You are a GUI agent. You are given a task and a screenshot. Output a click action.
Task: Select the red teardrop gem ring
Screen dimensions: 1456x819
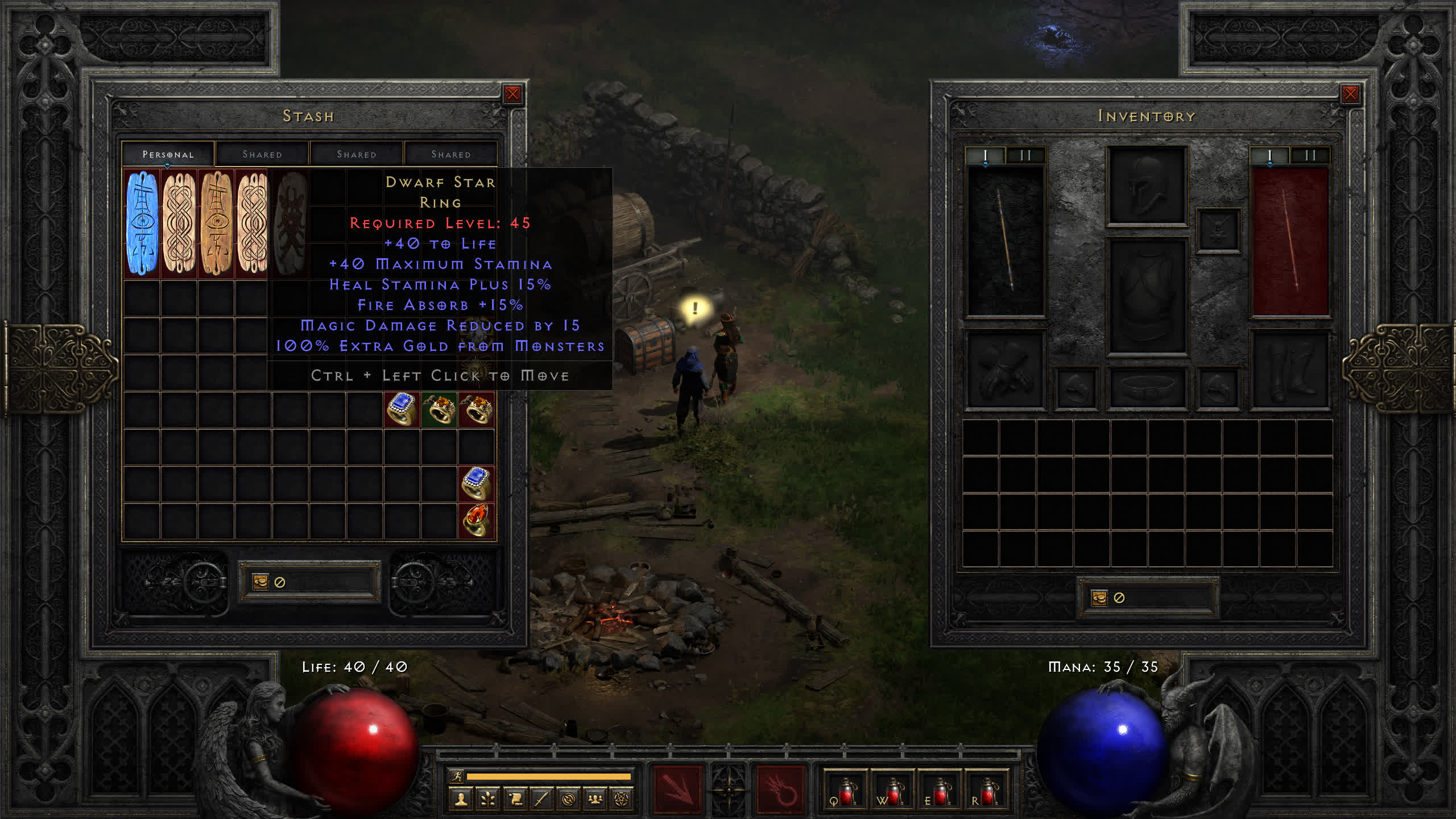476,520
